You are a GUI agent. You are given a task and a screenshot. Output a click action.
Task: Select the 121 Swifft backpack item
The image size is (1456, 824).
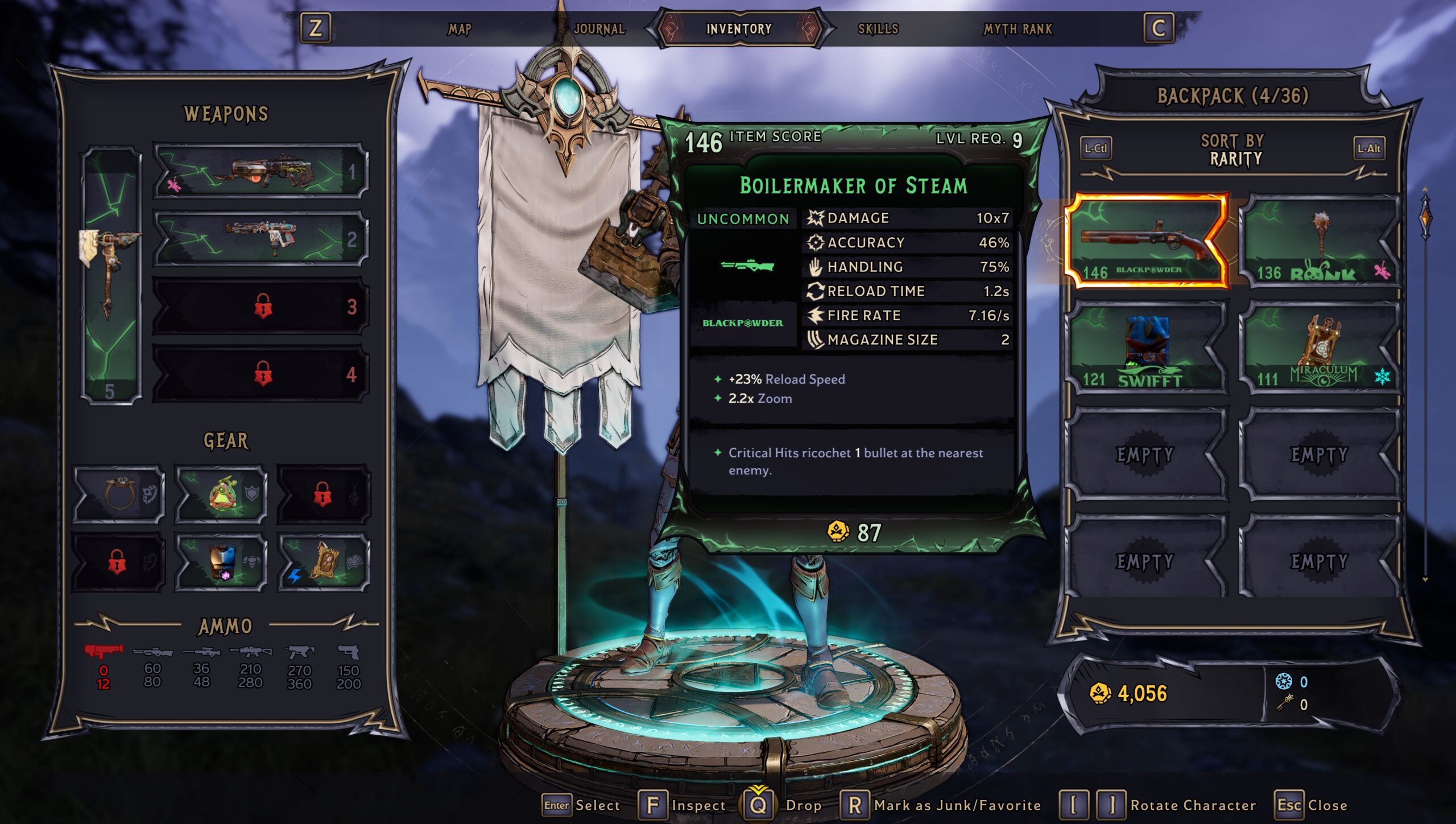click(1146, 348)
